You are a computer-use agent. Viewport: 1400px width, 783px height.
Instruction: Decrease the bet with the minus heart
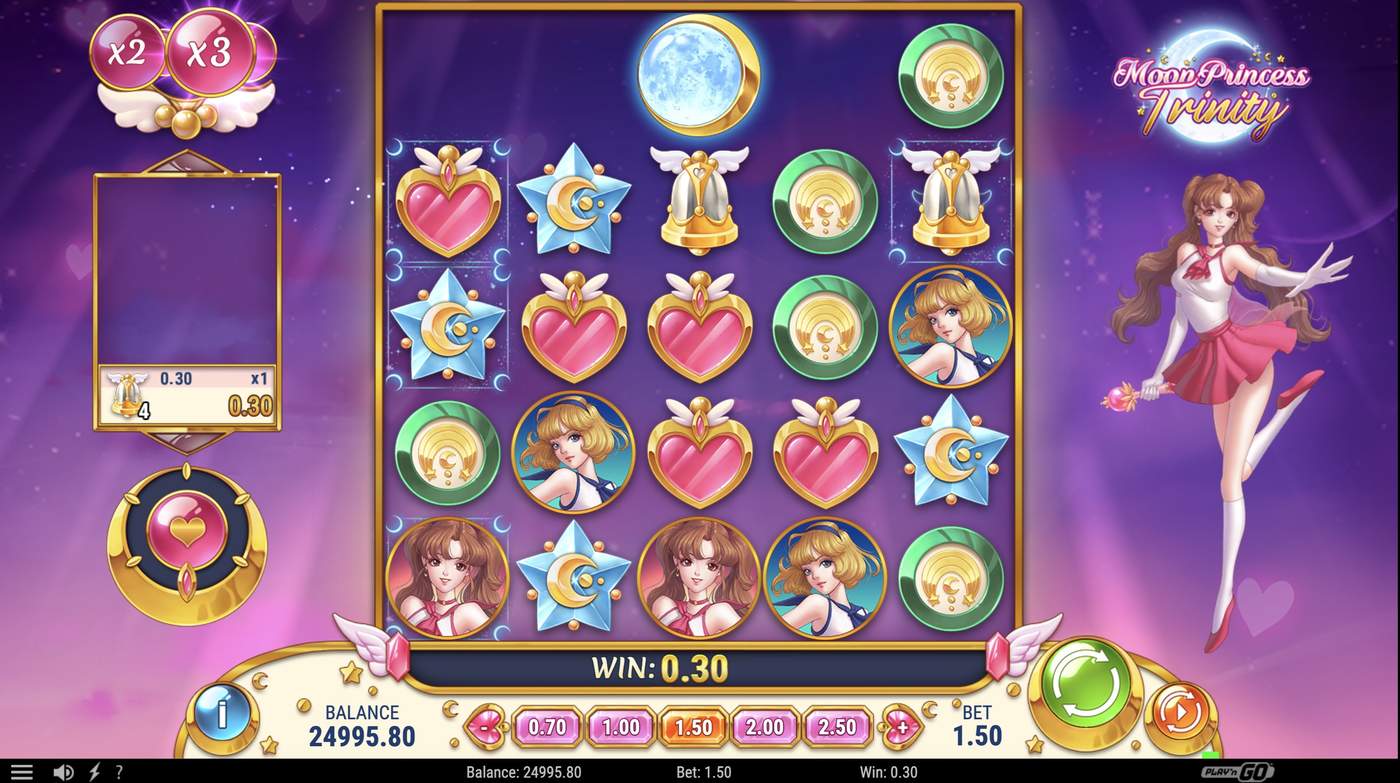[x=485, y=728]
